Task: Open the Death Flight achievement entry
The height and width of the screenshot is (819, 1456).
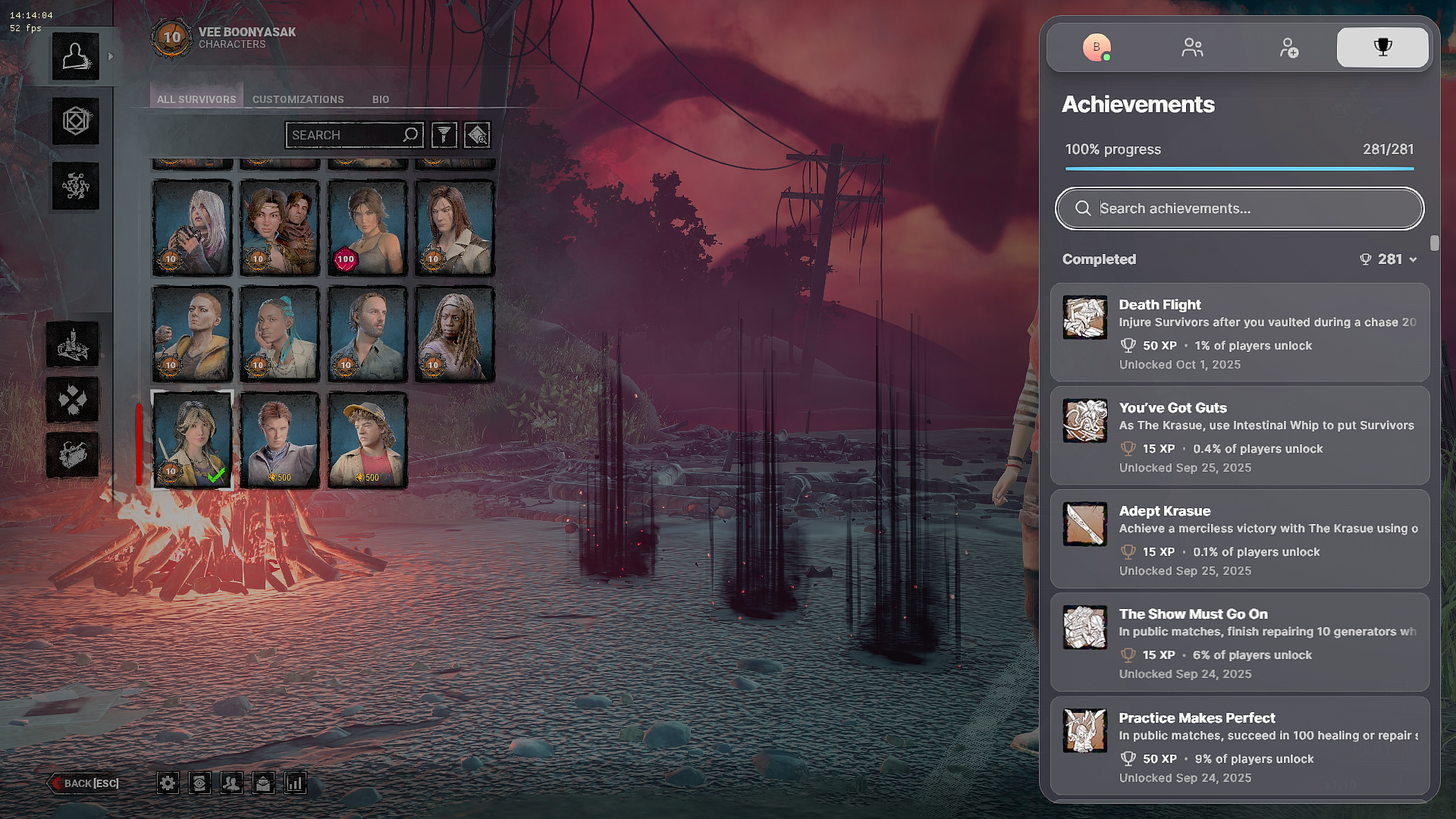Action: click(1240, 332)
